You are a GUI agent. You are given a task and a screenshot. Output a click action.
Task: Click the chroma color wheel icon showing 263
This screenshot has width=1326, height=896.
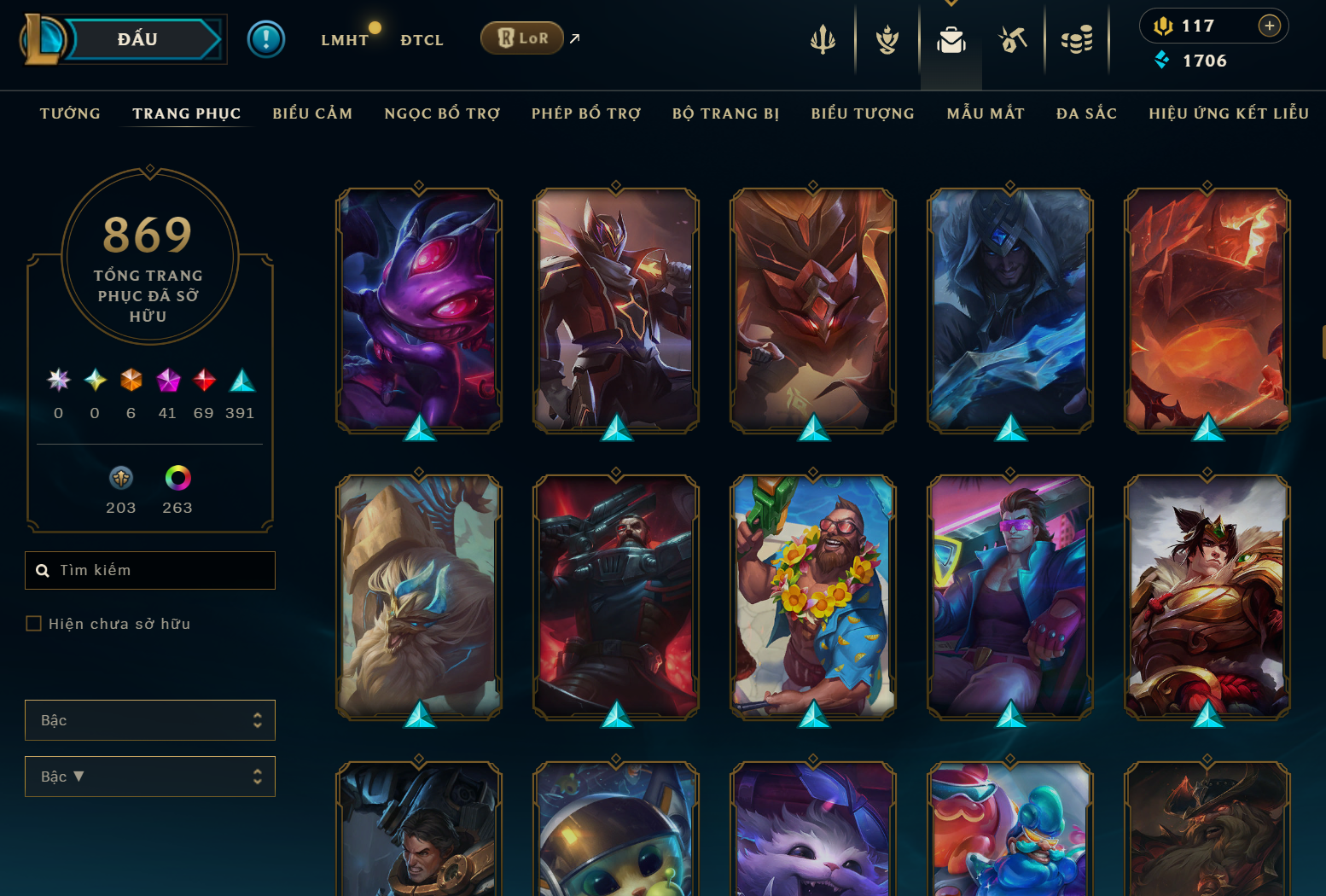177,478
